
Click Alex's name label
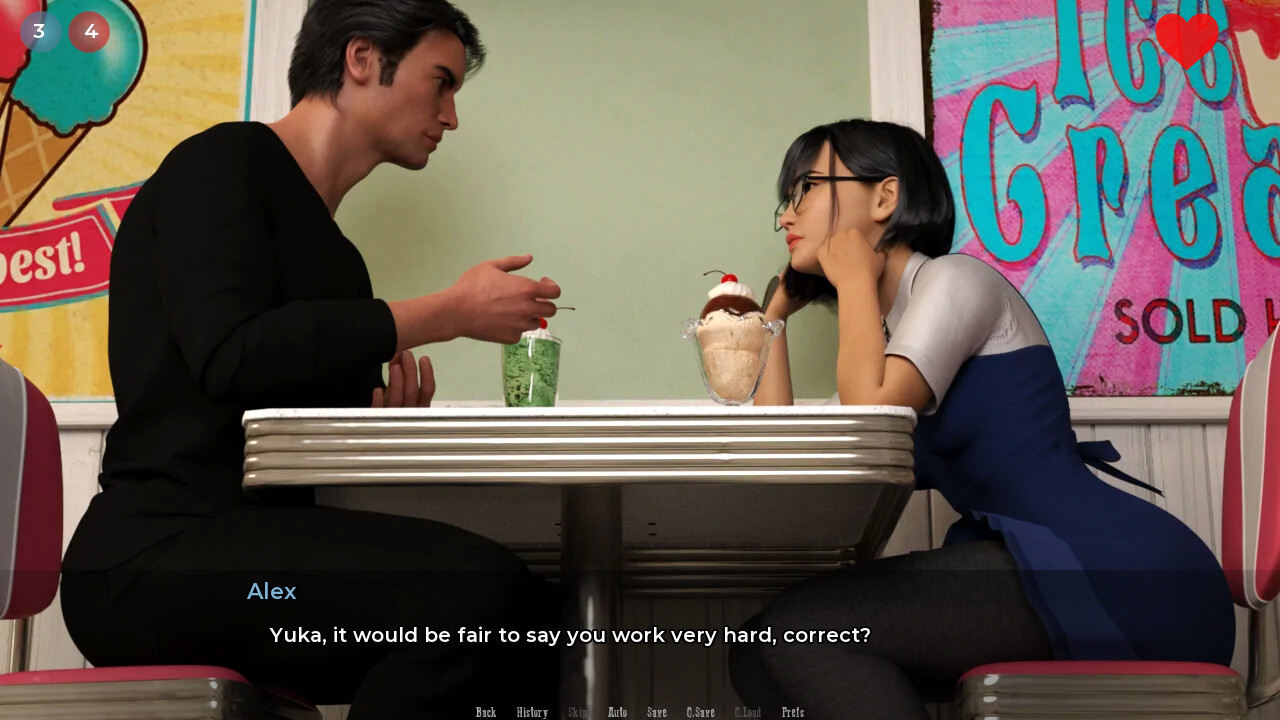point(271,592)
